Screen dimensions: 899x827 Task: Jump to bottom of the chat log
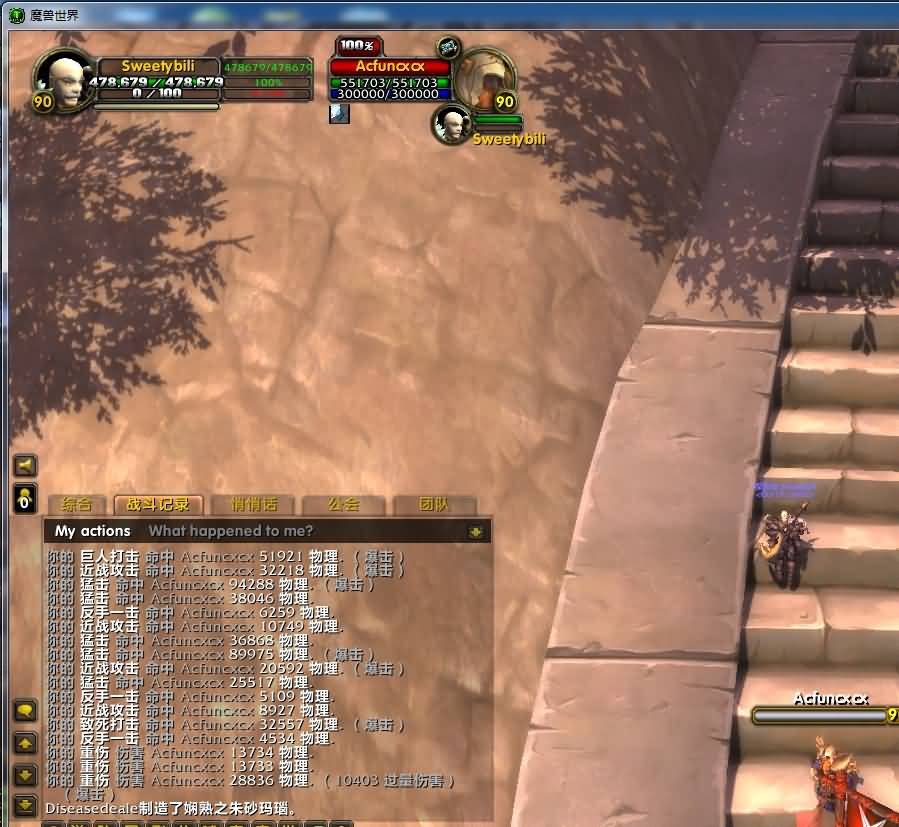[x=25, y=804]
